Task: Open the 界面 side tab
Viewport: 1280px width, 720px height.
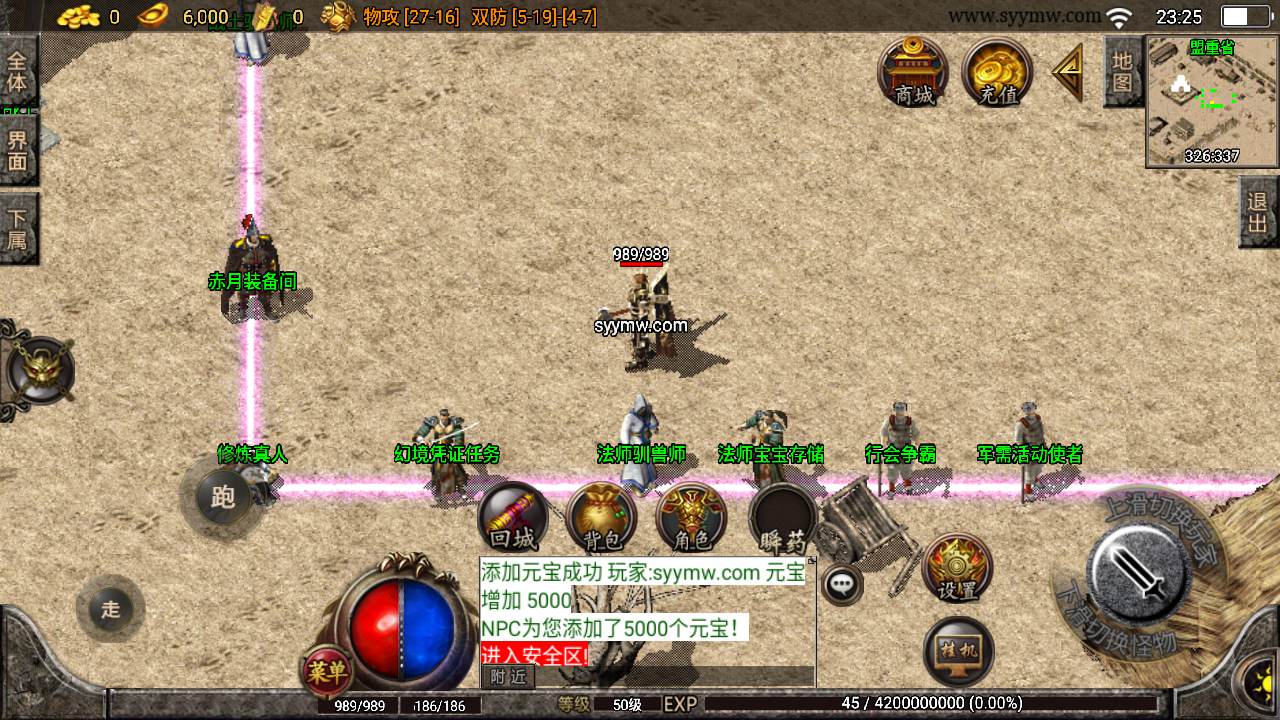Action: (x=18, y=150)
